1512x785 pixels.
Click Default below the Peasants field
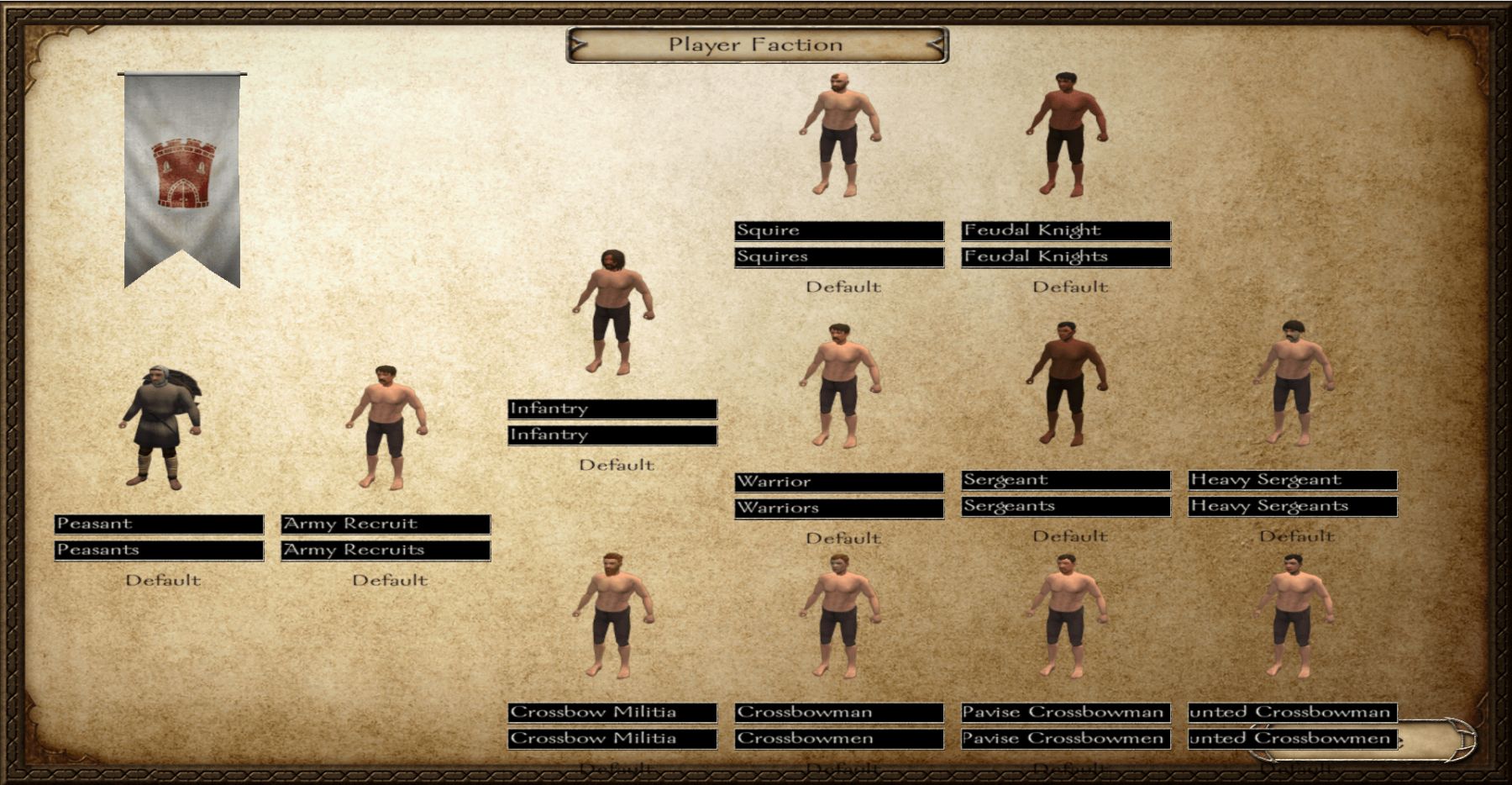coord(163,581)
